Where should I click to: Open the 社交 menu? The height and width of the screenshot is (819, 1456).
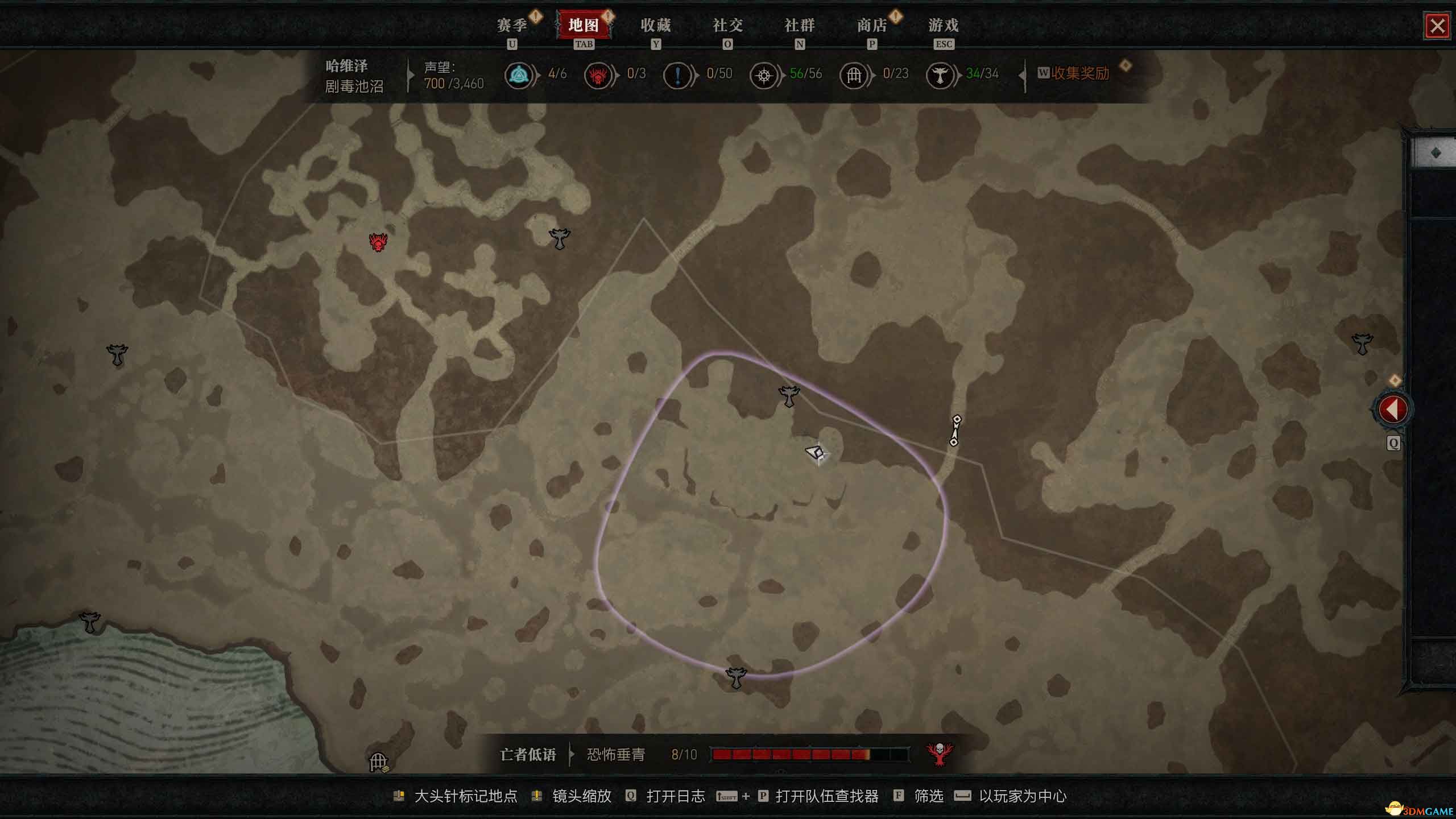pos(728,26)
